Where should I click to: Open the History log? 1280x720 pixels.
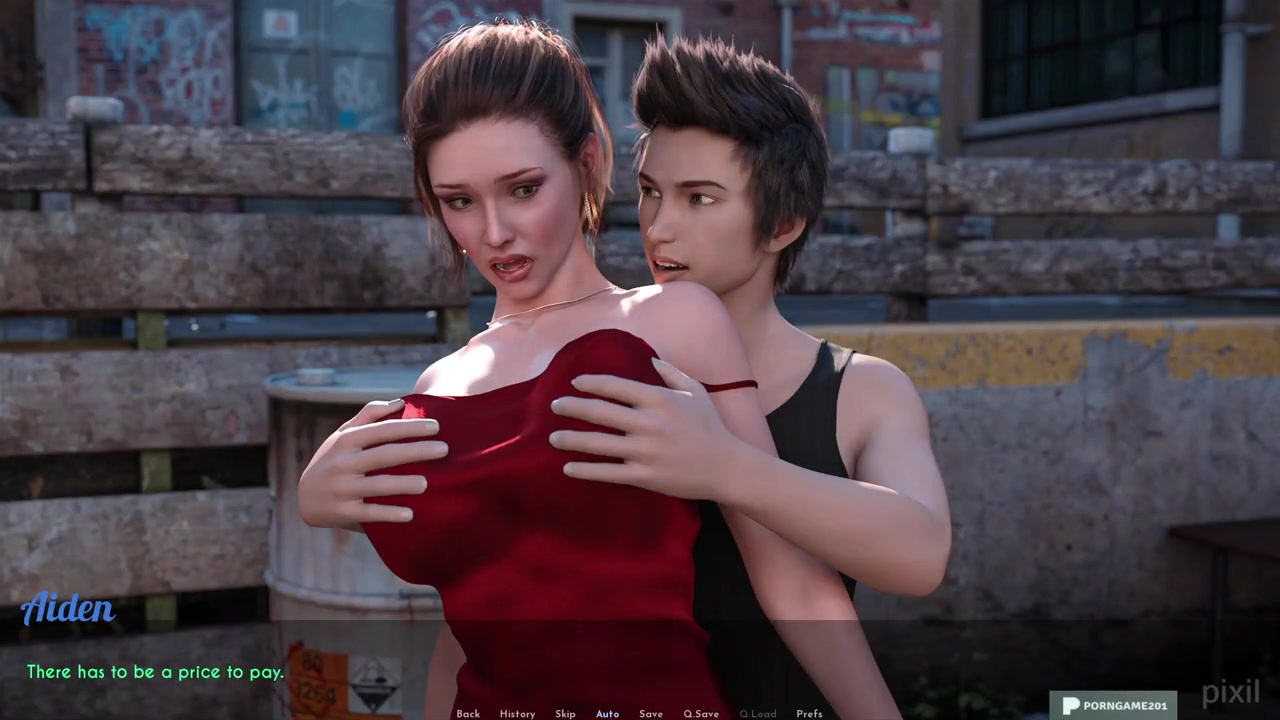point(517,714)
